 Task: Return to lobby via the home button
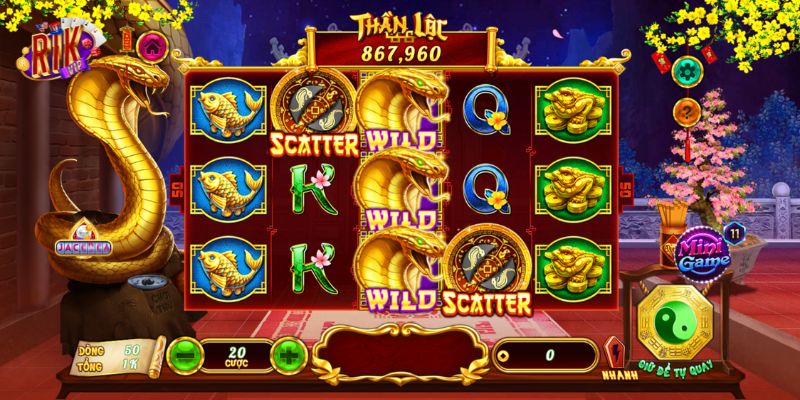[151, 45]
